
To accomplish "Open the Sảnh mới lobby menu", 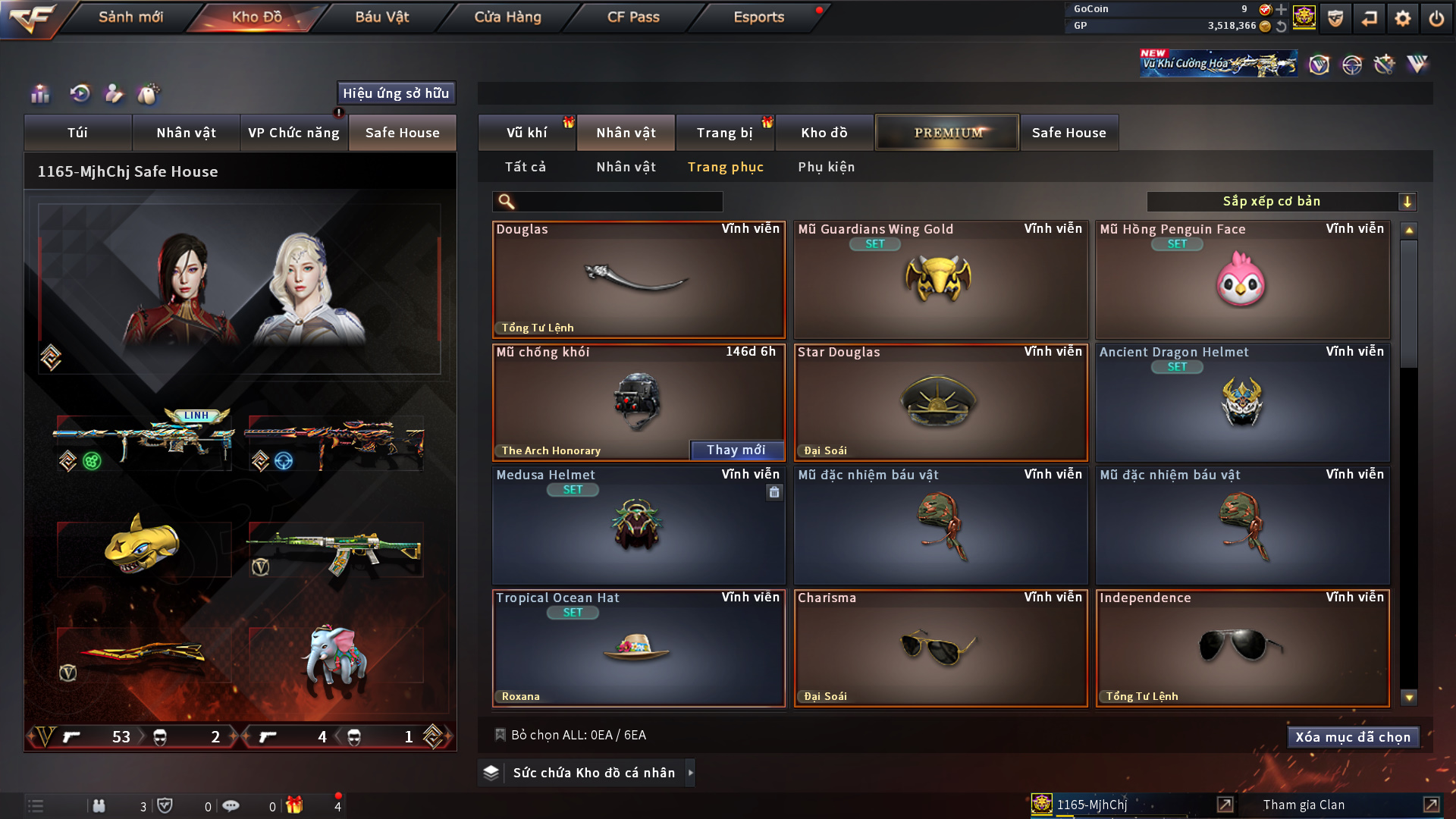I will point(130,17).
